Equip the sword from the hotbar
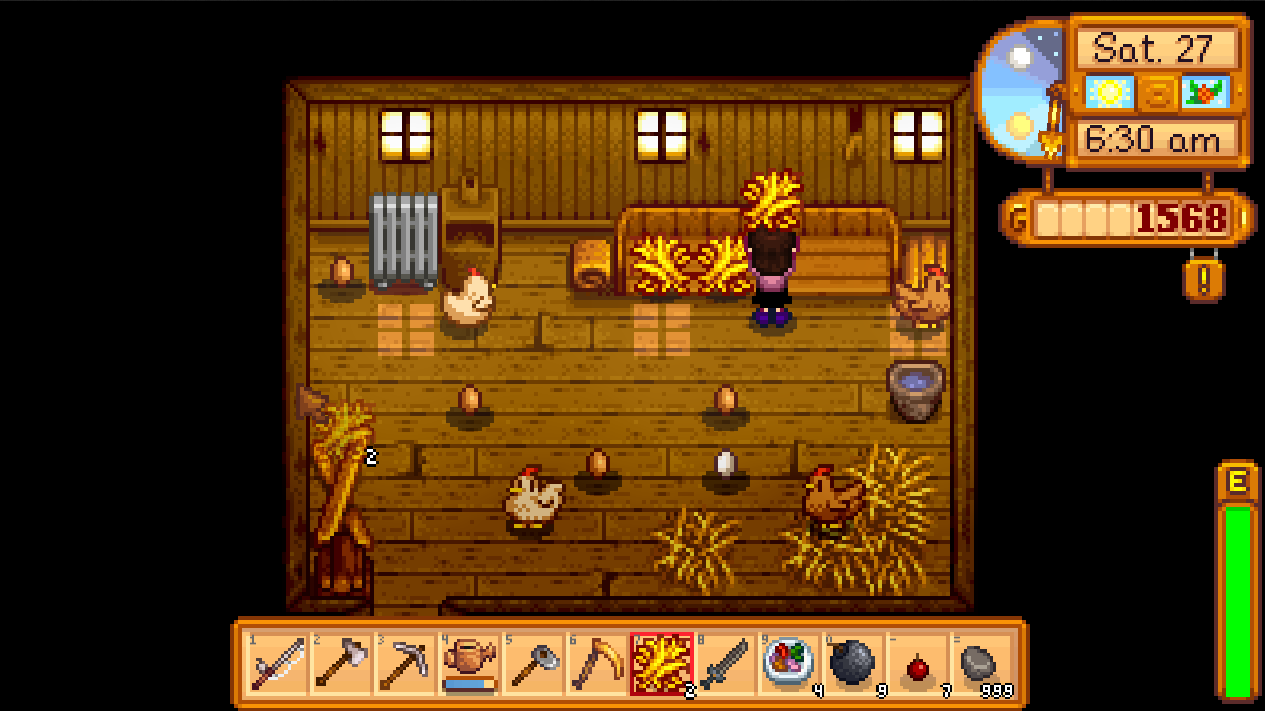The height and width of the screenshot is (711, 1265). [725, 664]
